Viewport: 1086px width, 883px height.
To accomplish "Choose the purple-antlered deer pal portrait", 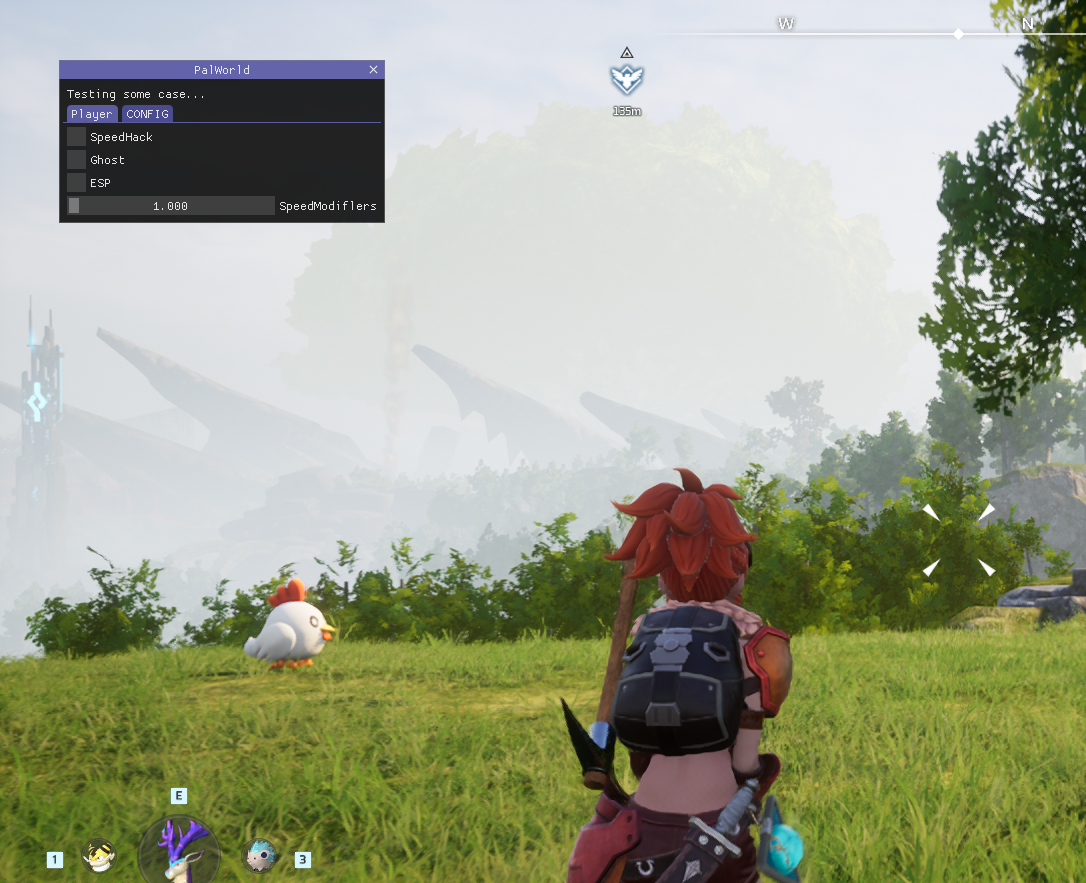I will click(179, 850).
